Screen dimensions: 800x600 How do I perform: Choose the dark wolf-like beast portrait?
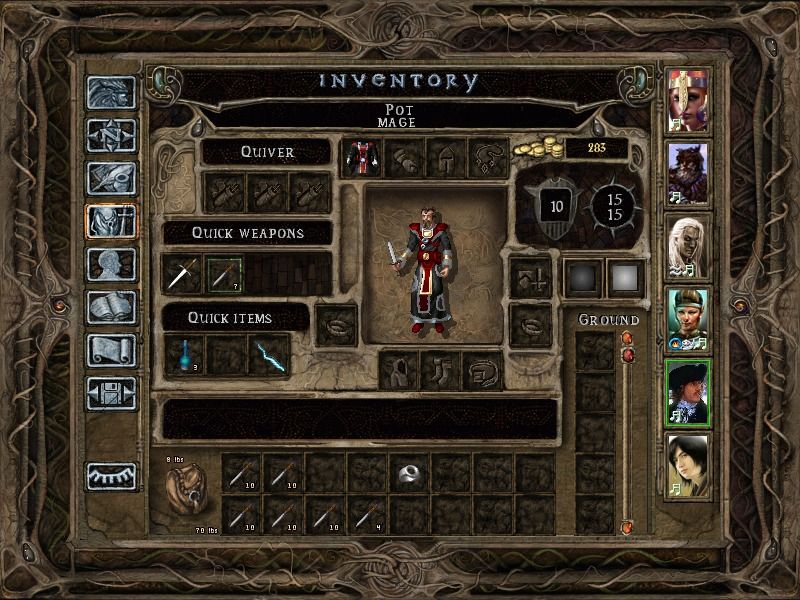click(x=688, y=173)
